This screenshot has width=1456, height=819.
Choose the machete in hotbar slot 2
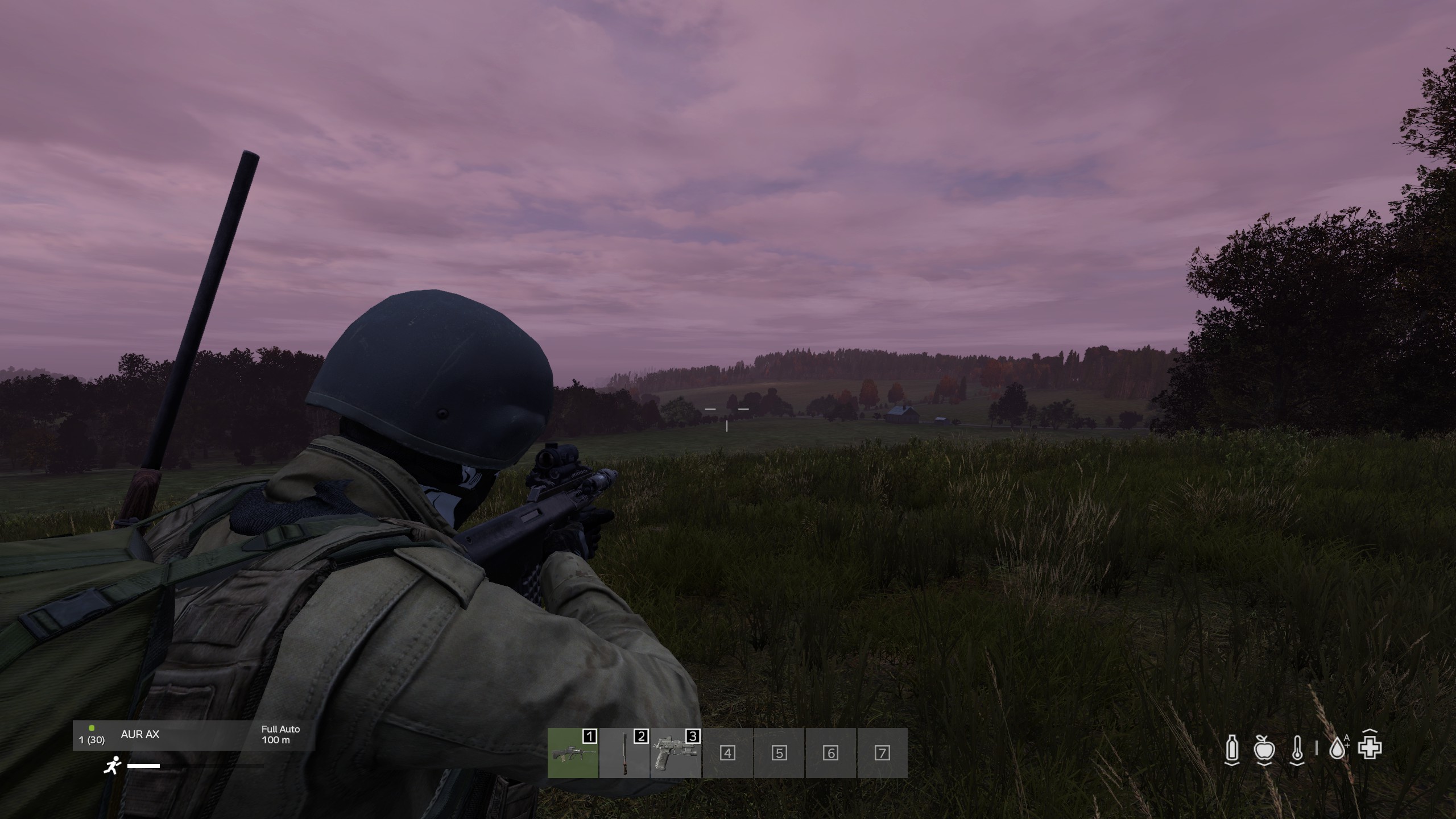pyautogui.click(x=624, y=753)
